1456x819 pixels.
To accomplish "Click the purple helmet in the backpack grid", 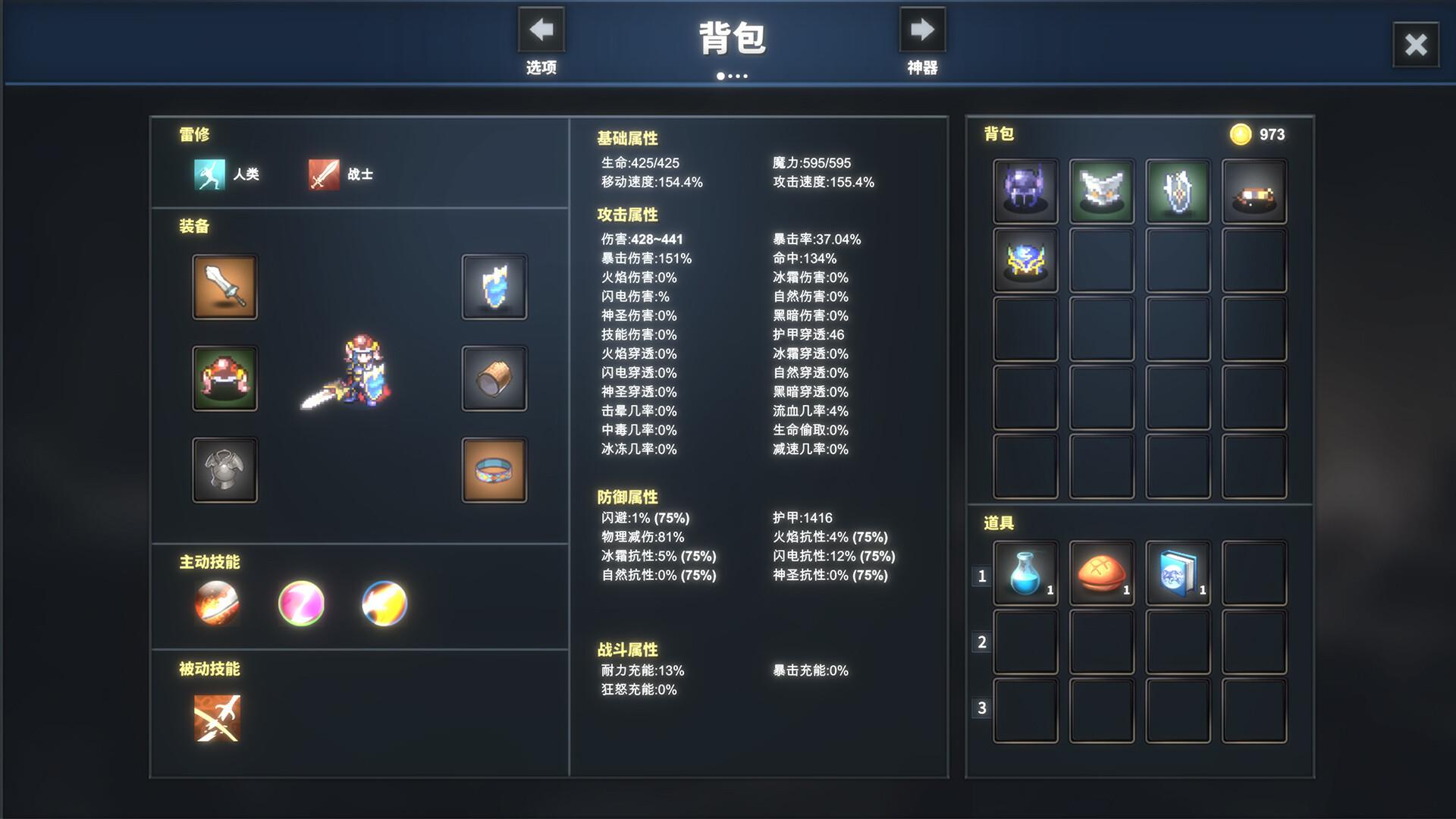I will pyautogui.click(x=1025, y=189).
